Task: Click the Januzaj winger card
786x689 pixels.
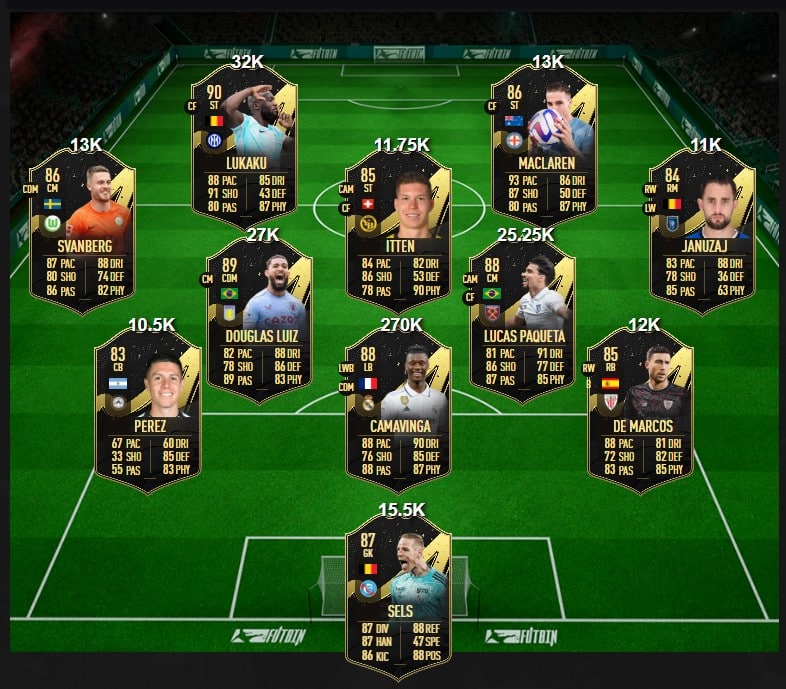Action: 702,230
